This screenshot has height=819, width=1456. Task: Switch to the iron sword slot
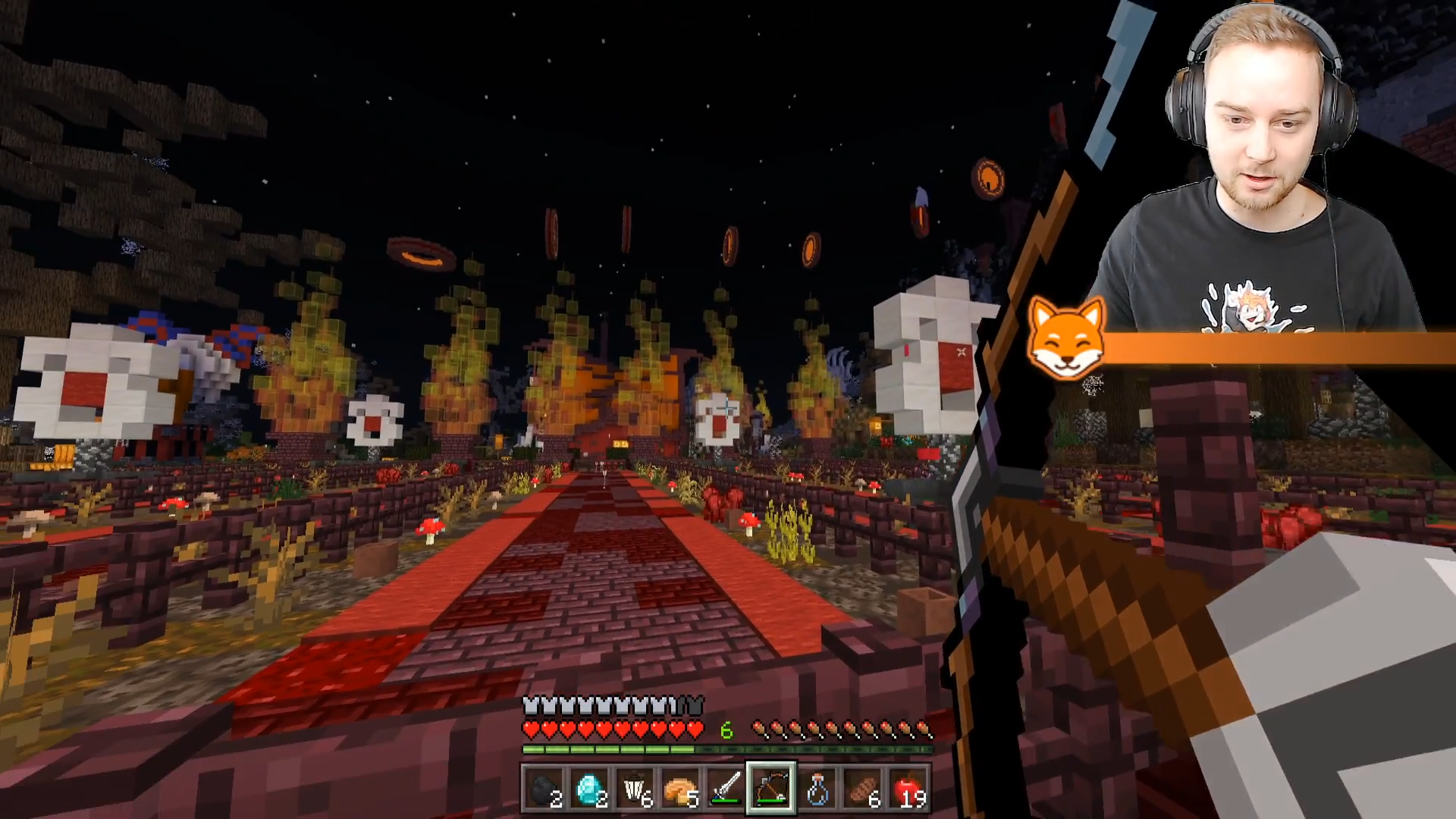pyautogui.click(x=726, y=789)
